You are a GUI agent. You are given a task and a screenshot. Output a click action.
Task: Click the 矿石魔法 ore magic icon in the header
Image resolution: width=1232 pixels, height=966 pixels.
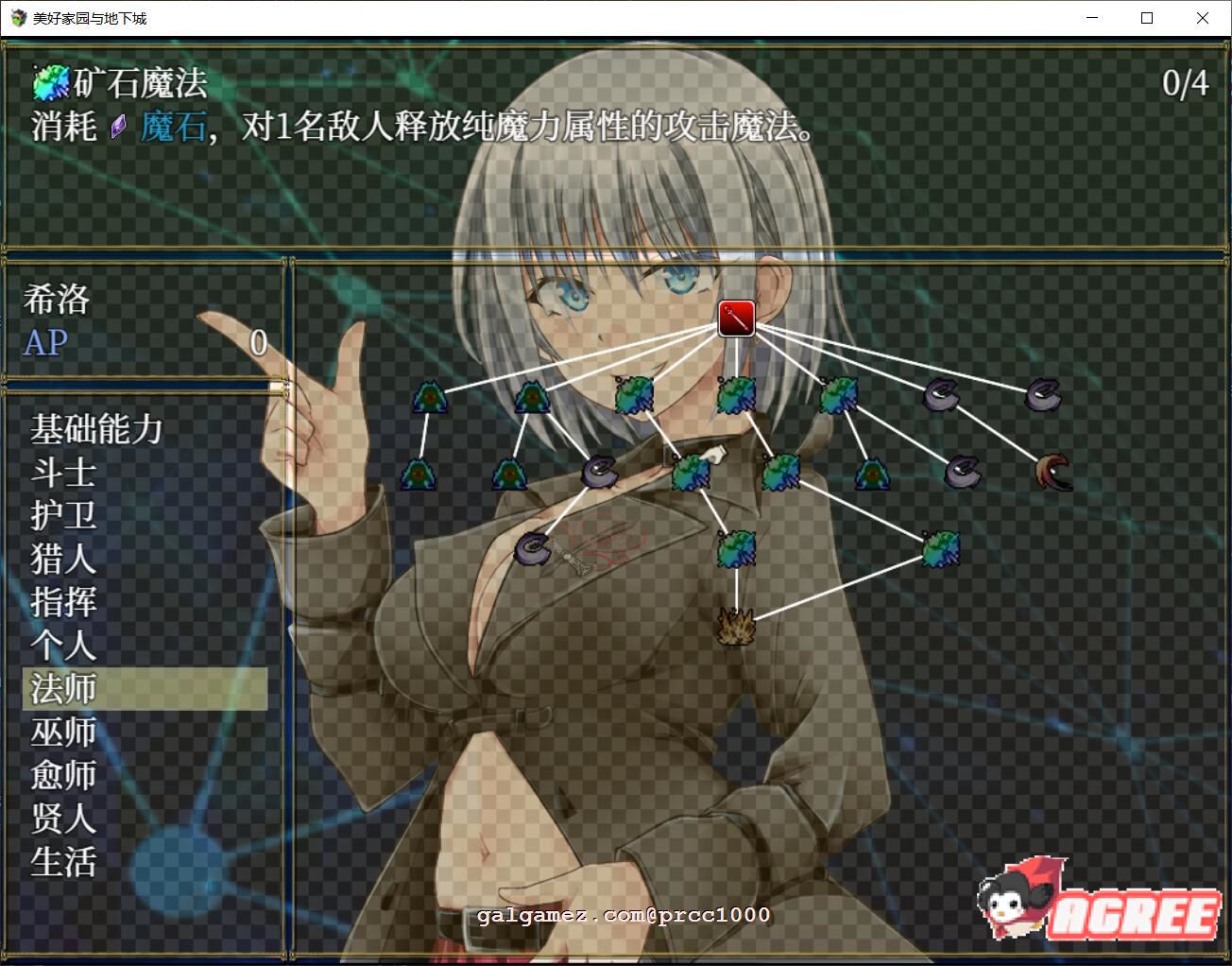point(49,82)
